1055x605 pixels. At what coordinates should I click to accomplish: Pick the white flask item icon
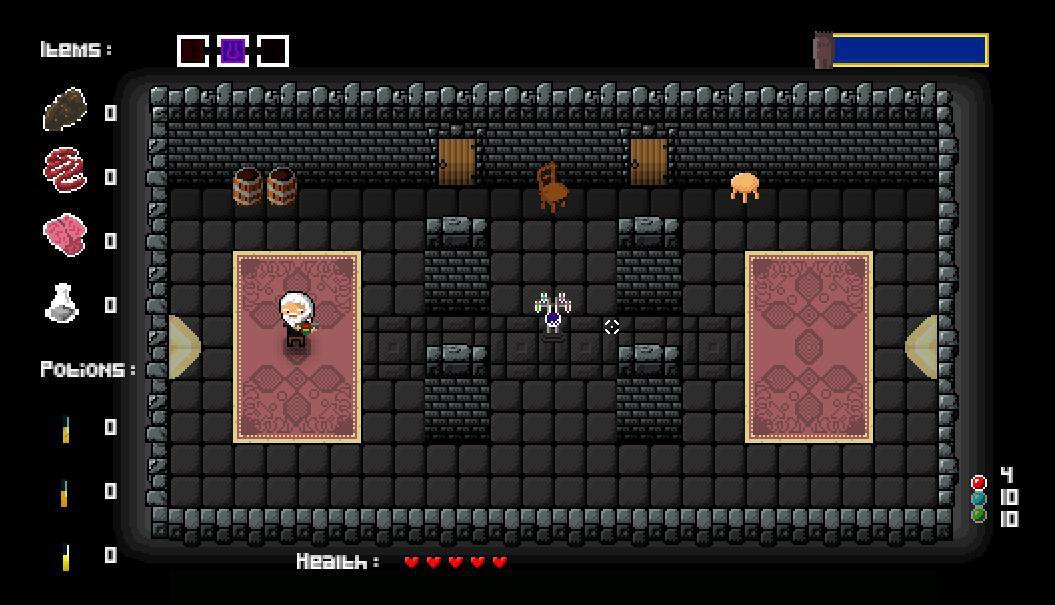point(63,302)
